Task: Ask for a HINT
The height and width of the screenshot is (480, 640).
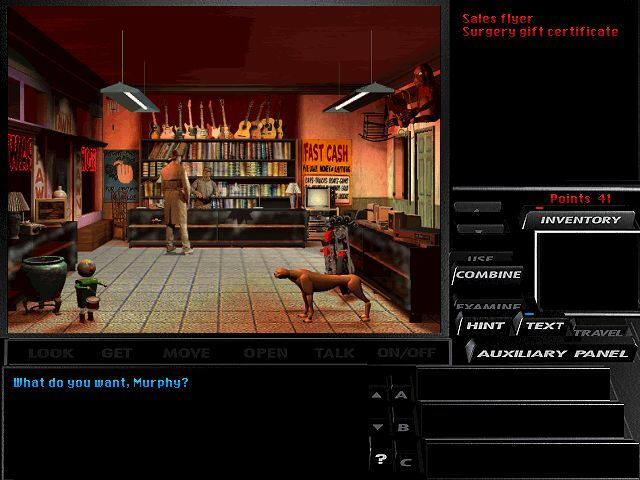Action: tap(486, 326)
